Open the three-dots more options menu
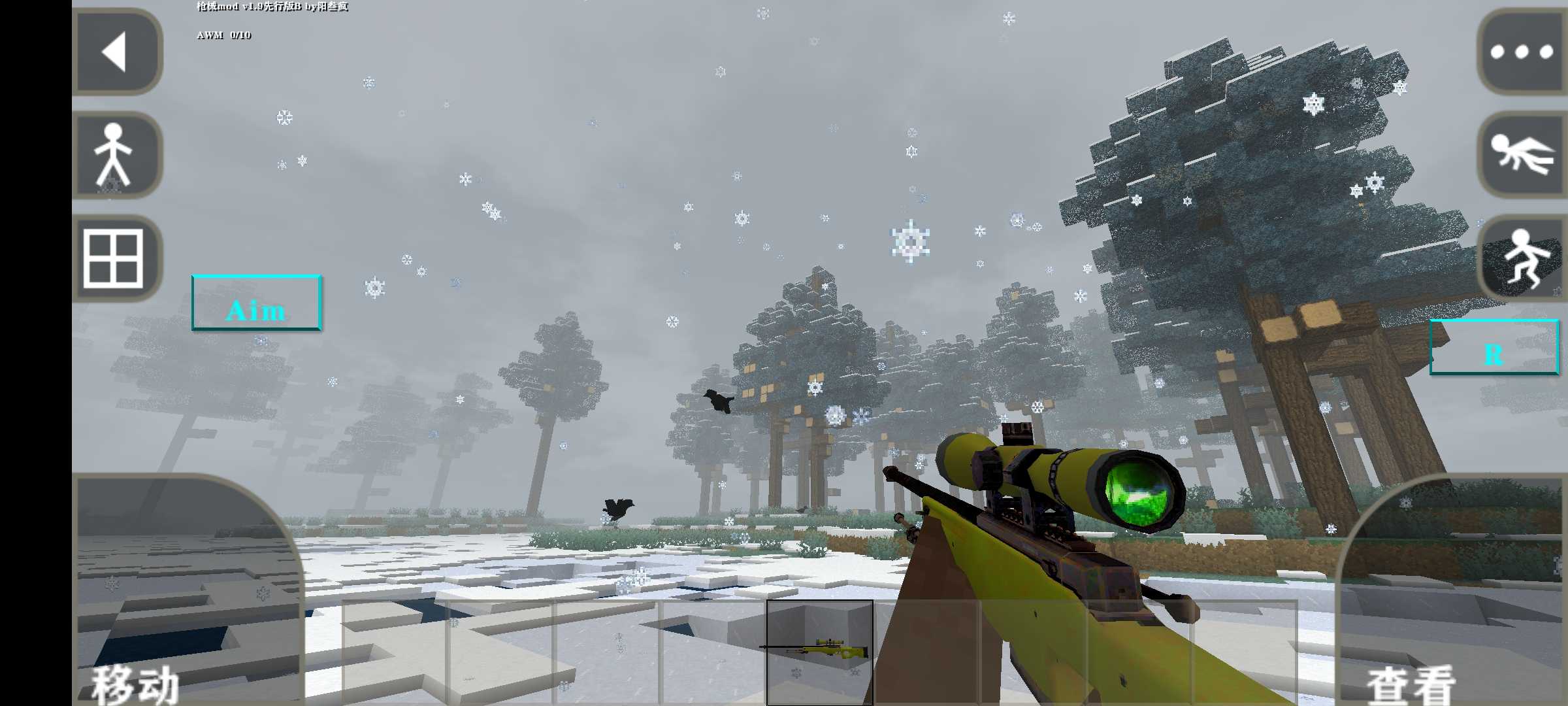 pos(1521,52)
